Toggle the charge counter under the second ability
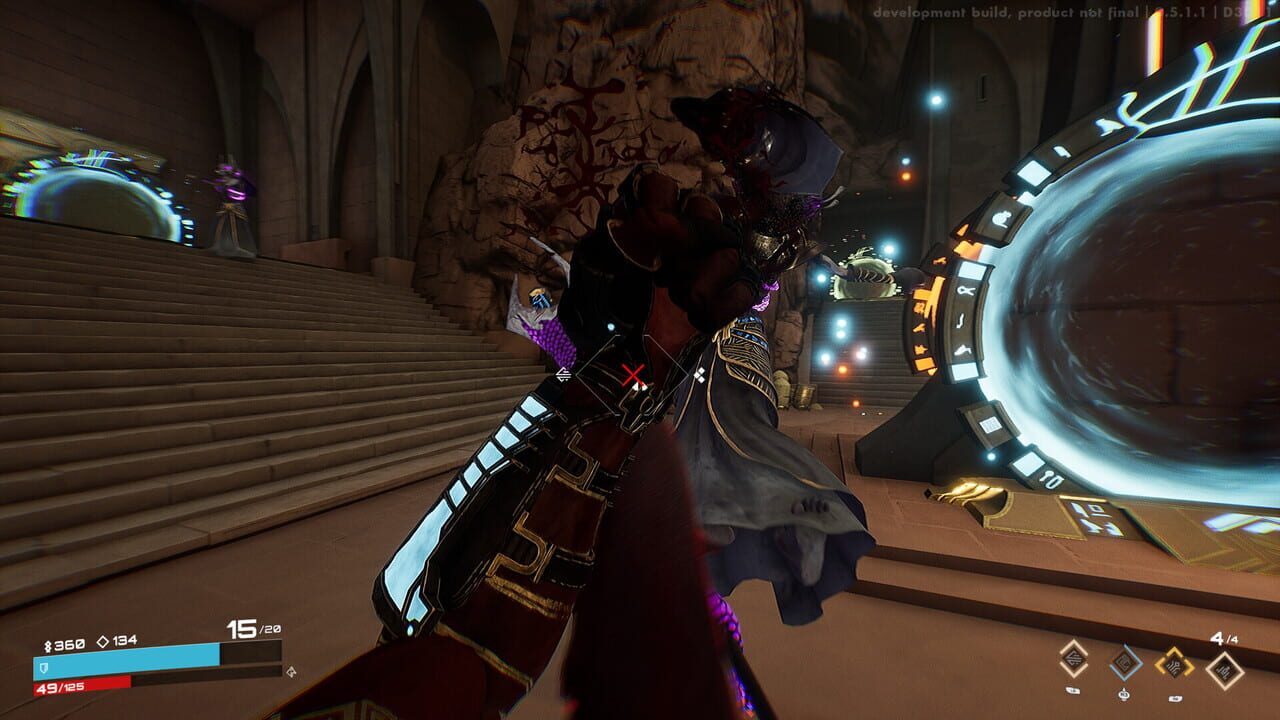 tap(1124, 696)
